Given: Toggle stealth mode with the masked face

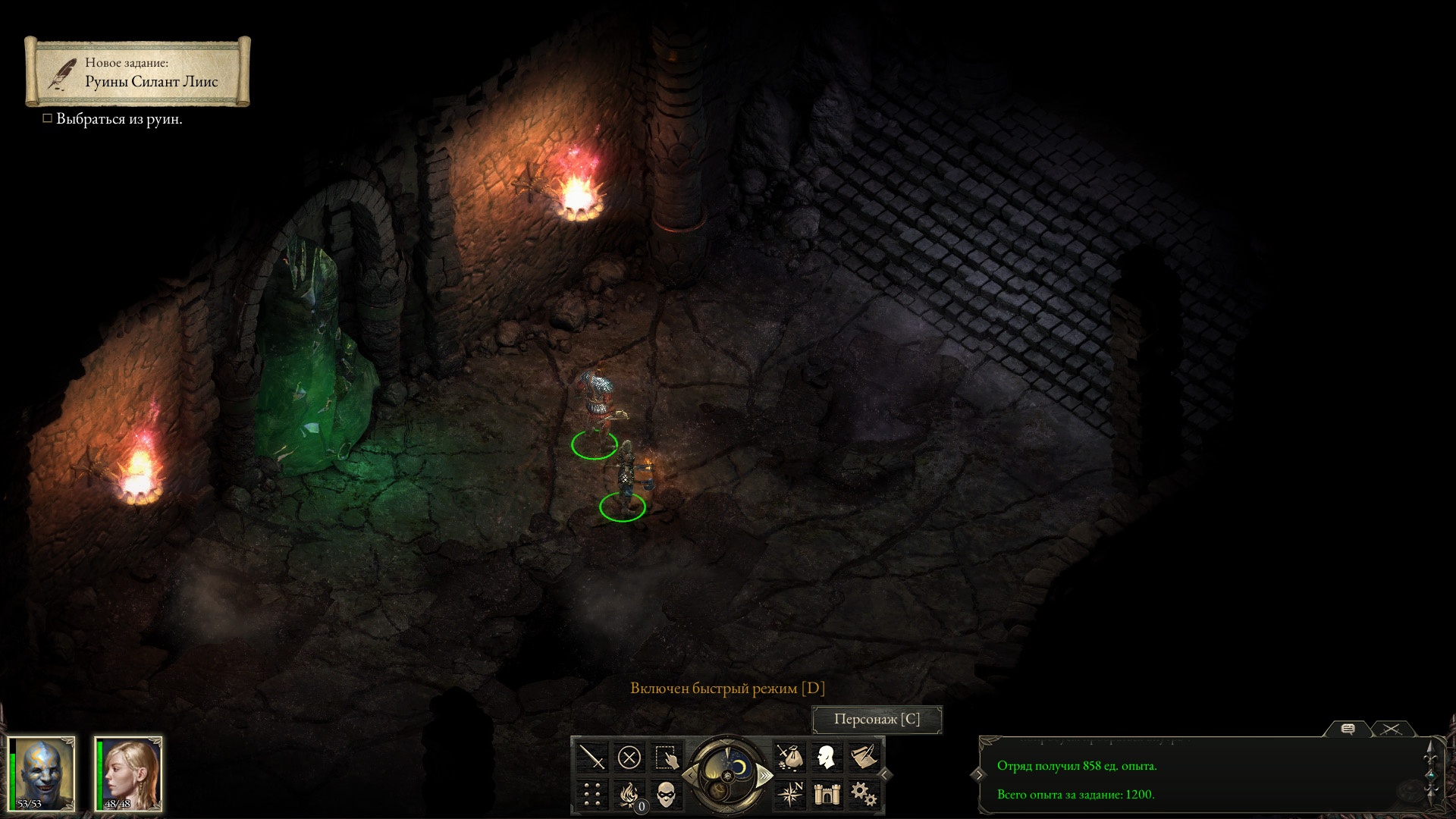Looking at the screenshot, I should [x=666, y=794].
